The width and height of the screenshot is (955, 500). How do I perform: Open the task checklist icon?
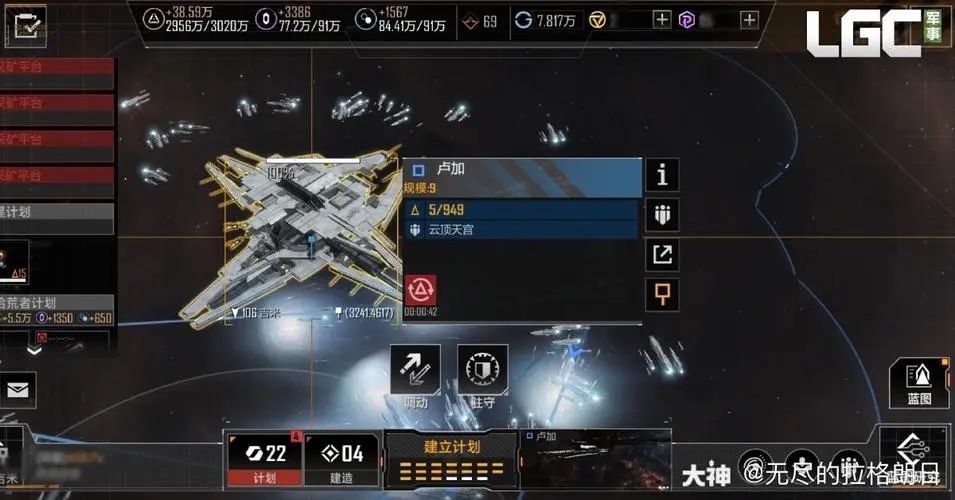pyautogui.click(x=29, y=26)
